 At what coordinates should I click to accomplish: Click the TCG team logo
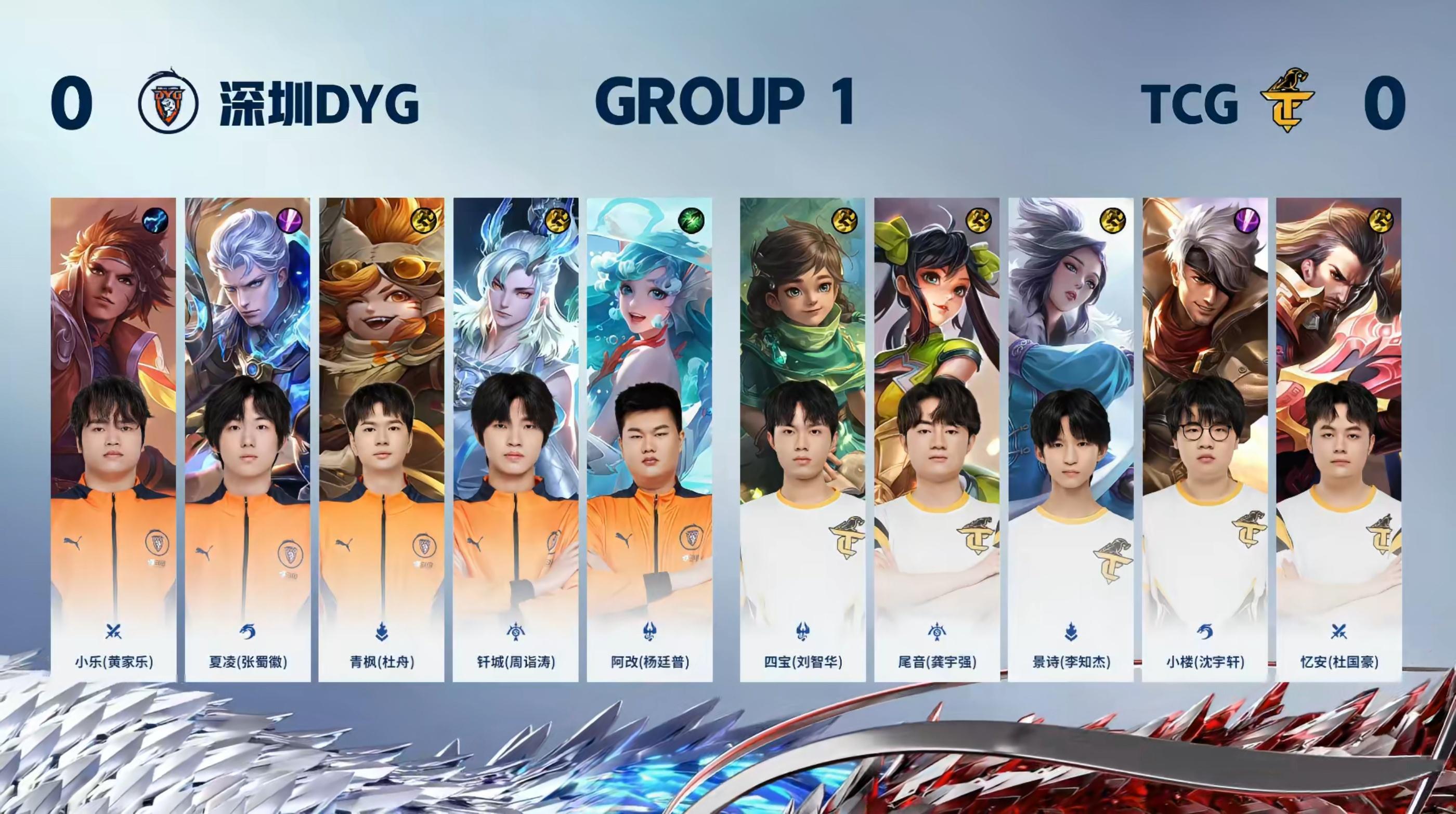pos(1286,102)
